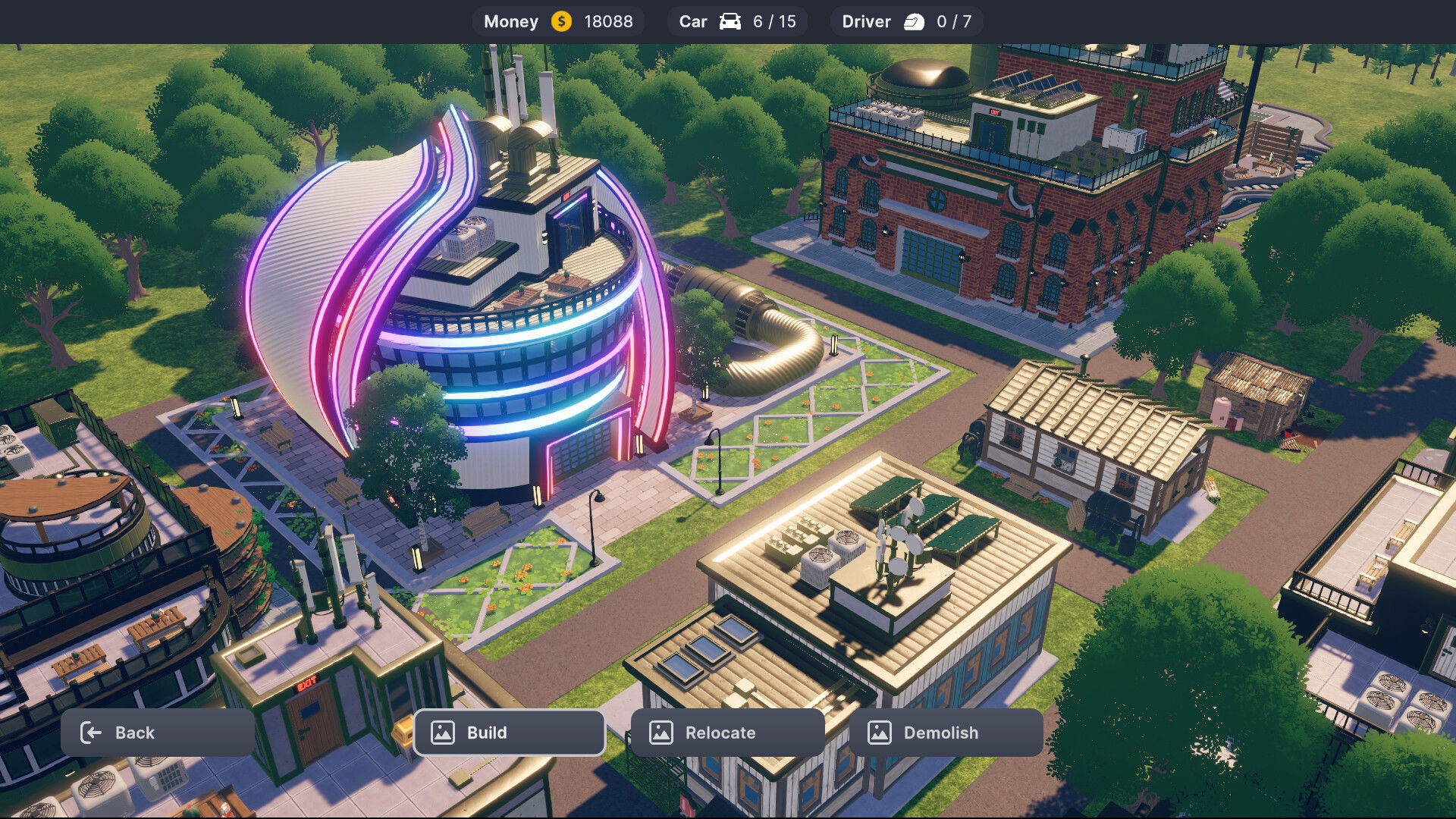The width and height of the screenshot is (1456, 819).
Task: Activate the Demolish button
Action: click(946, 733)
